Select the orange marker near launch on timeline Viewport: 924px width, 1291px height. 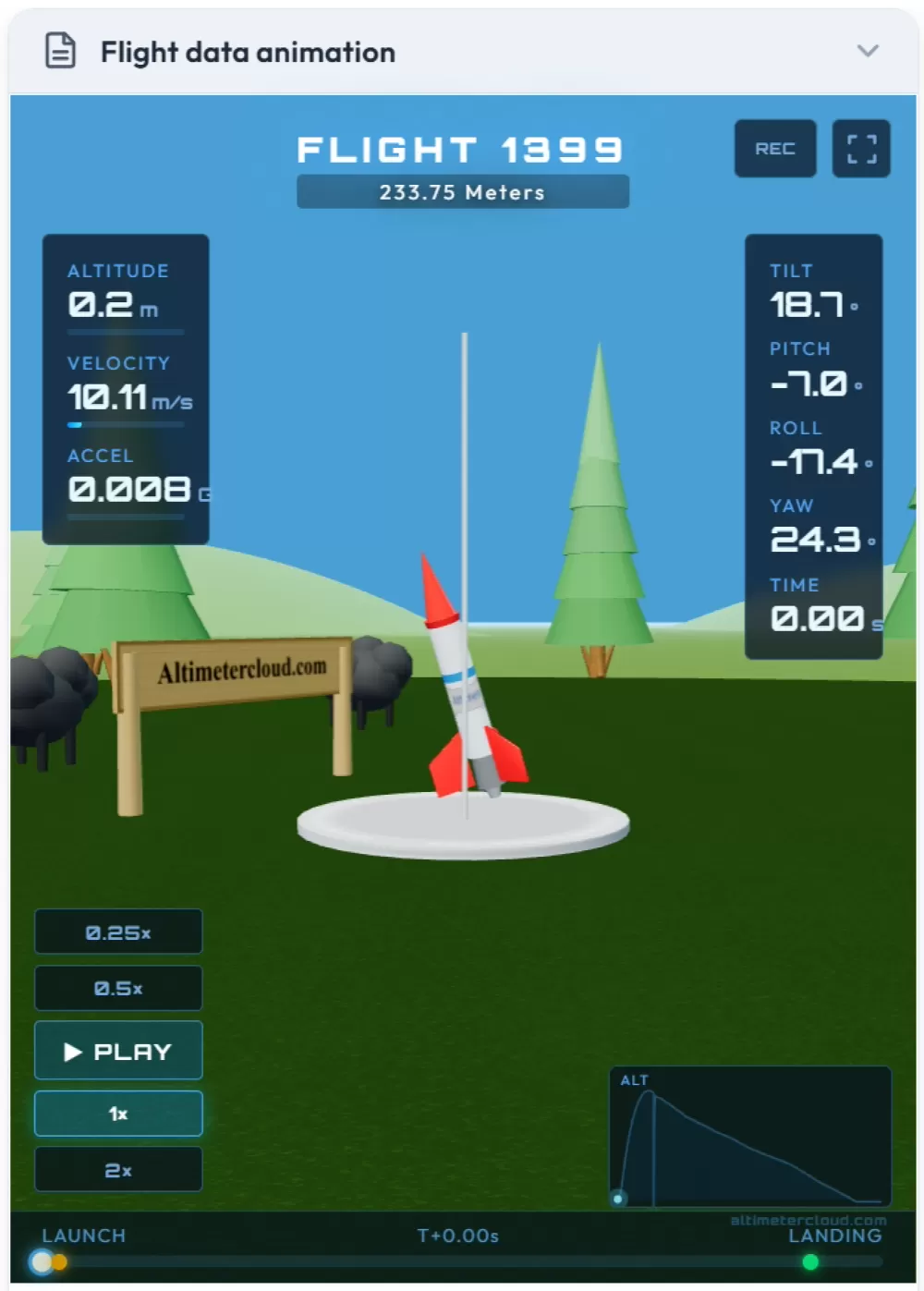point(60,1262)
